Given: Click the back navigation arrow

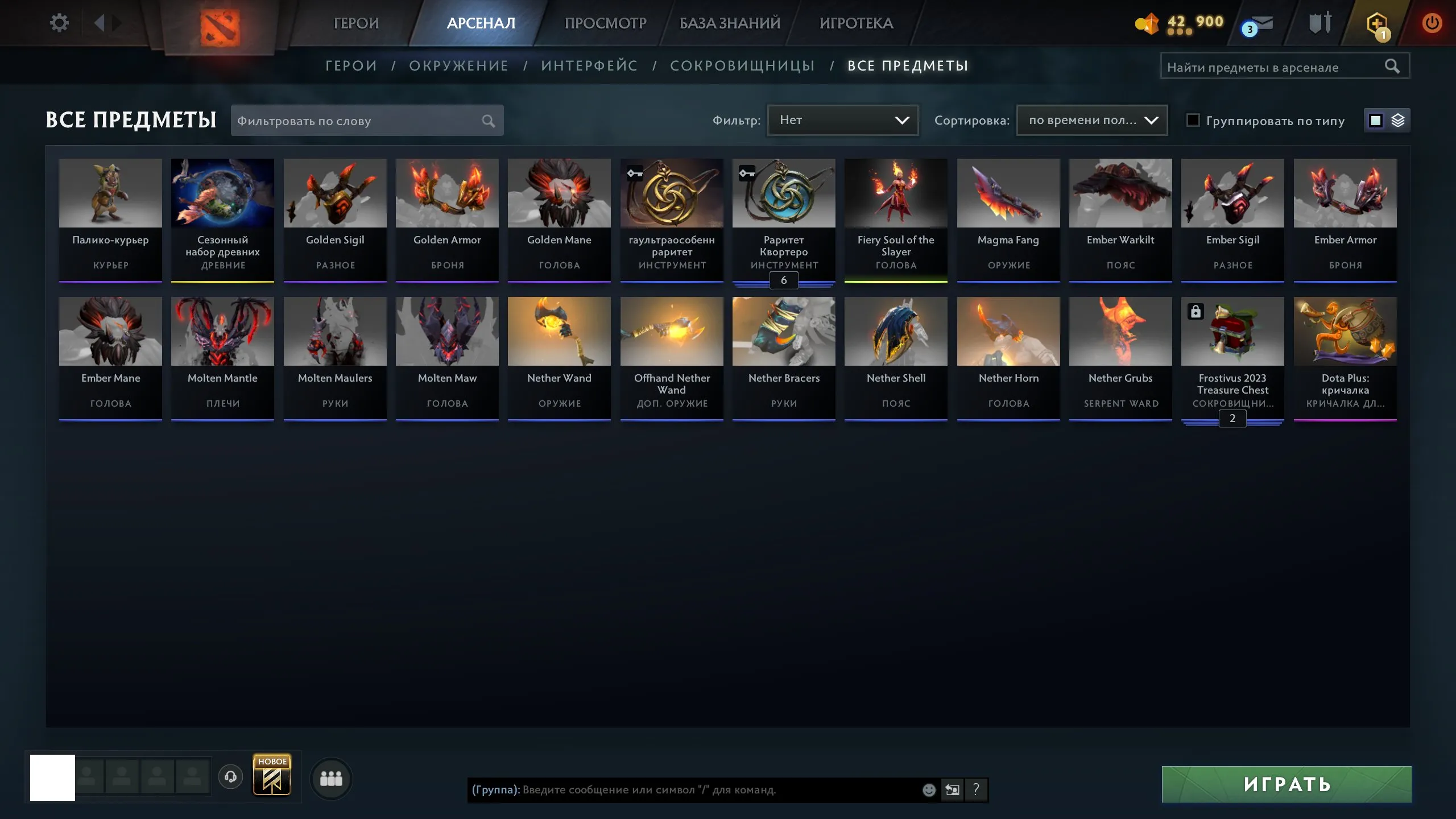Looking at the screenshot, I should coord(101,23).
